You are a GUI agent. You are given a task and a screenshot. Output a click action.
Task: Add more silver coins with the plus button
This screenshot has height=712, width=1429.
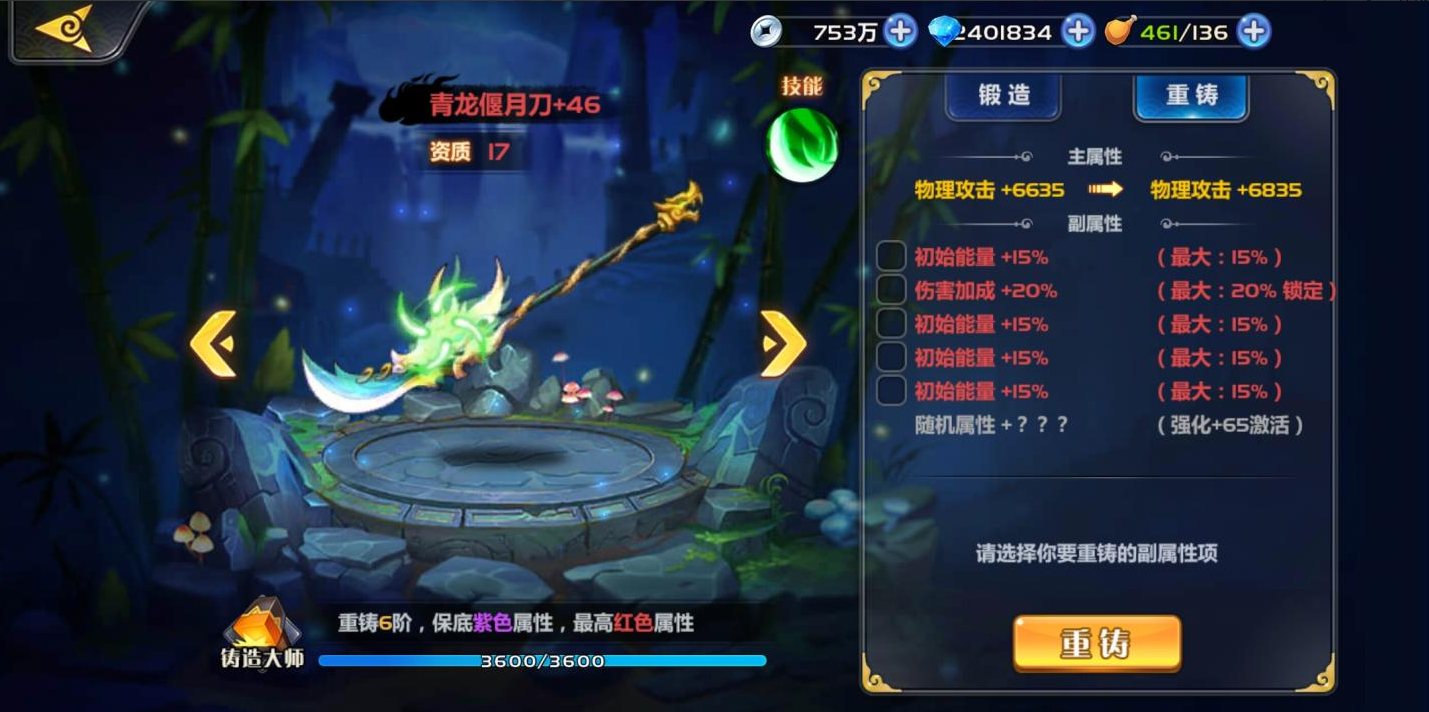[901, 31]
